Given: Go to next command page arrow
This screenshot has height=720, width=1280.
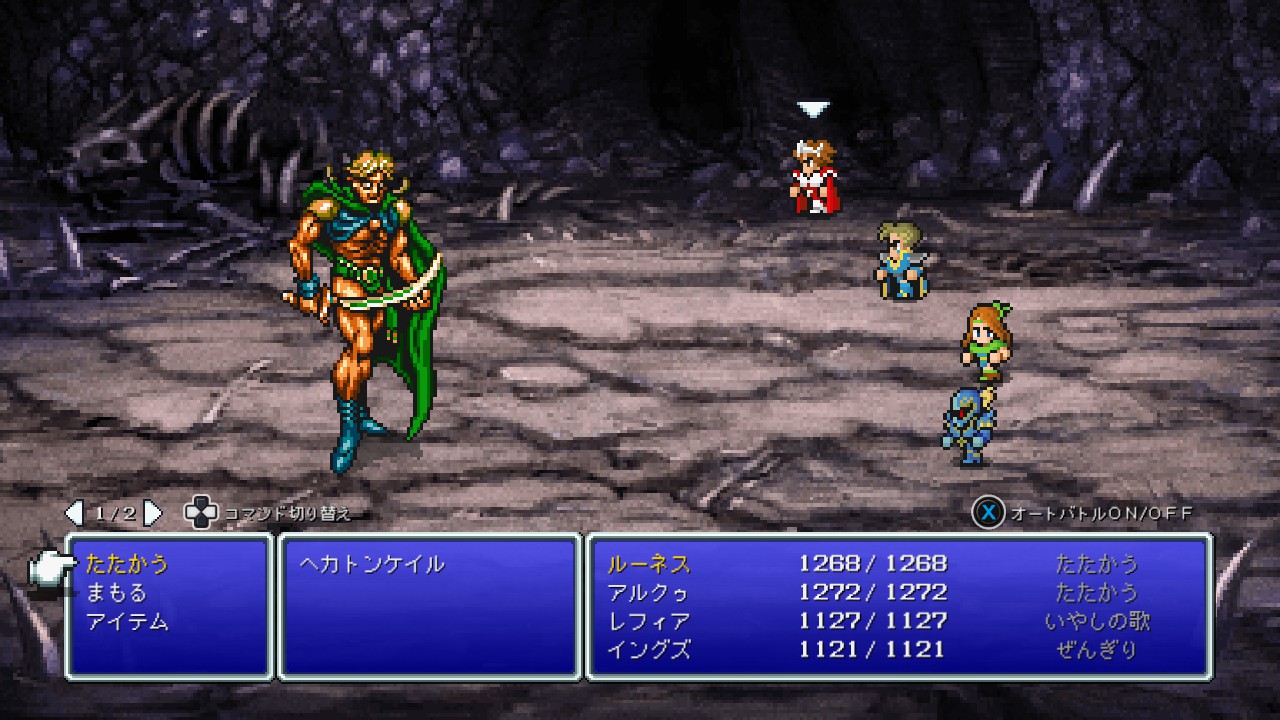Looking at the screenshot, I should point(153,514).
